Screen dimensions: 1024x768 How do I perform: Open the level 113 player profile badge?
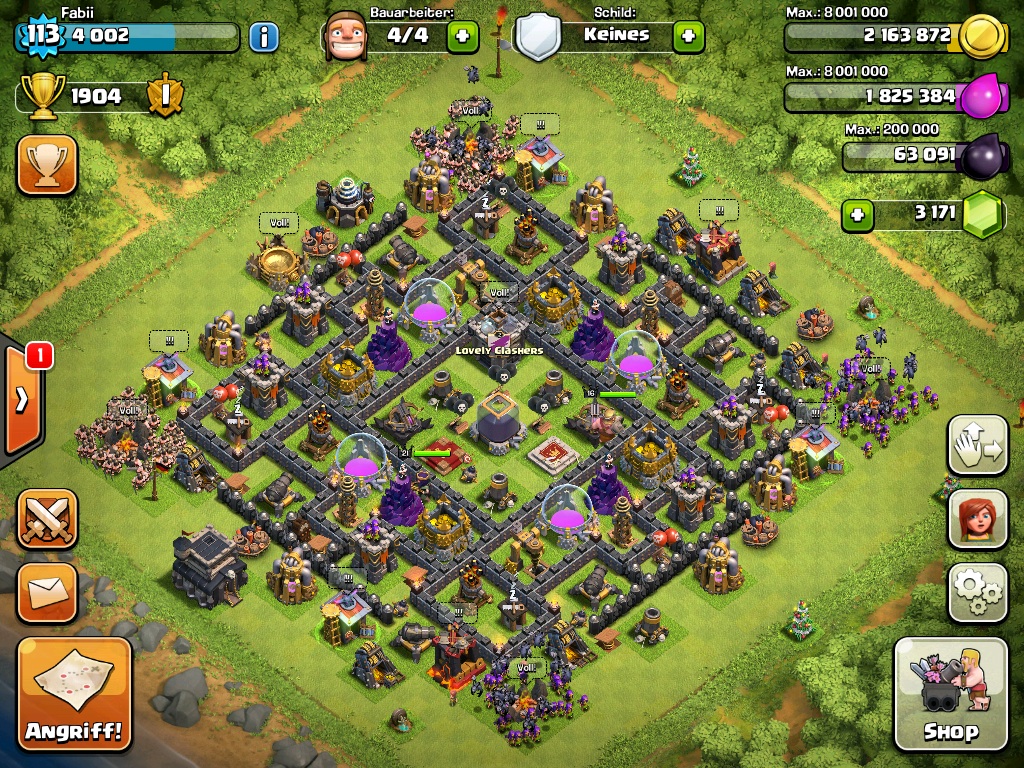(42, 36)
